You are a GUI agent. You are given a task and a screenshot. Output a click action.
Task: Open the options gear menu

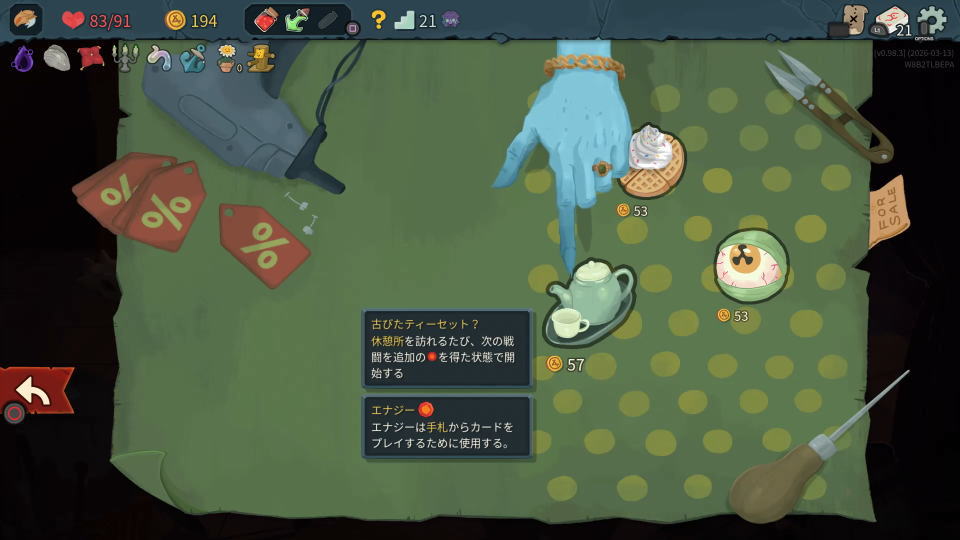tap(931, 20)
